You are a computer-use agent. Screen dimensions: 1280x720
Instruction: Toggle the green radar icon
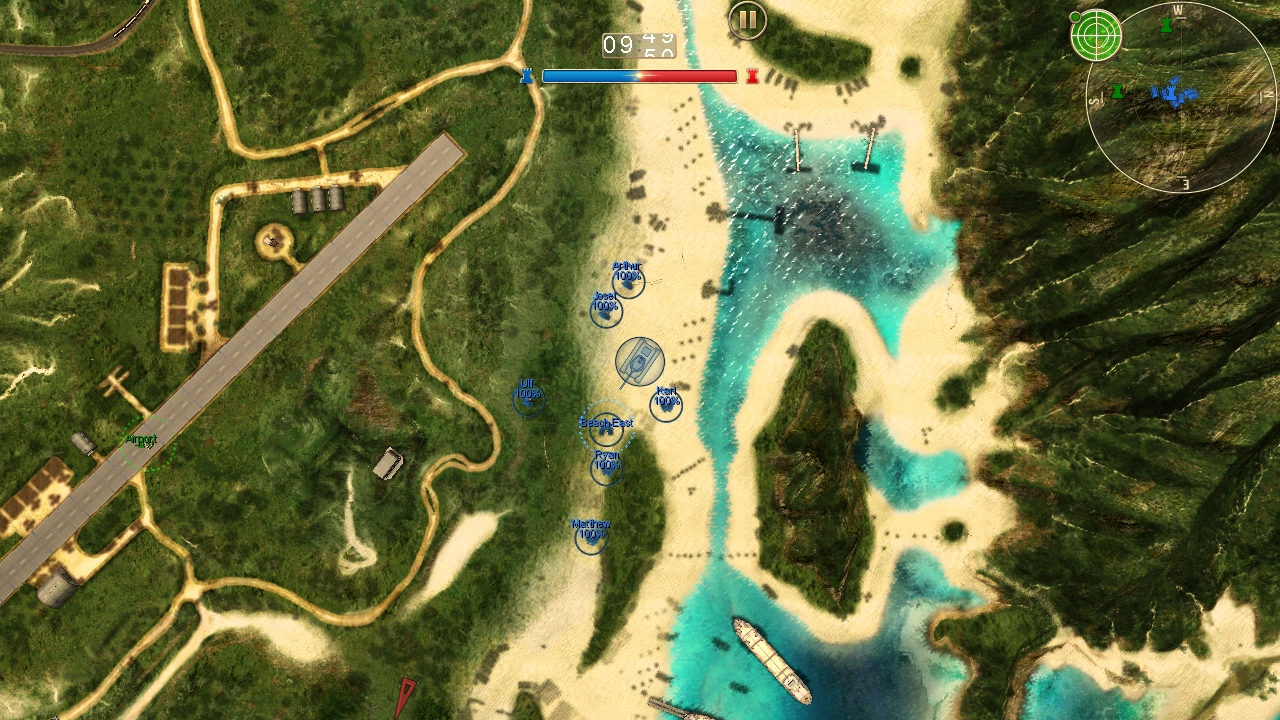[1095, 35]
